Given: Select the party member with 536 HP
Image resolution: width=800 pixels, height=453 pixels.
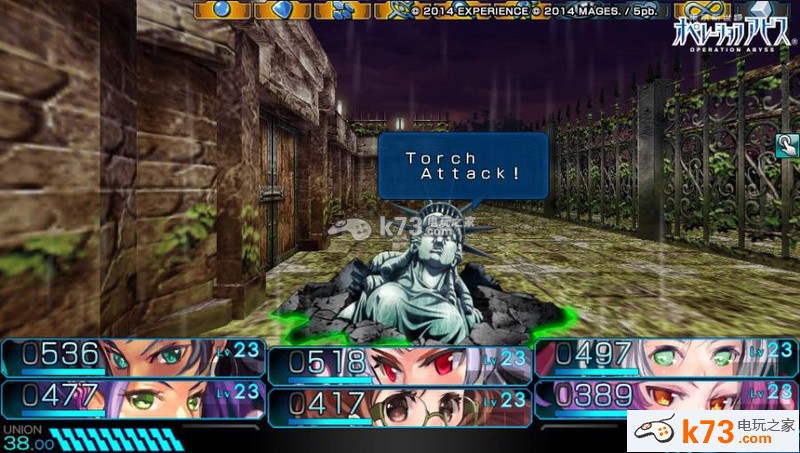Looking at the screenshot, I should [x=132, y=356].
